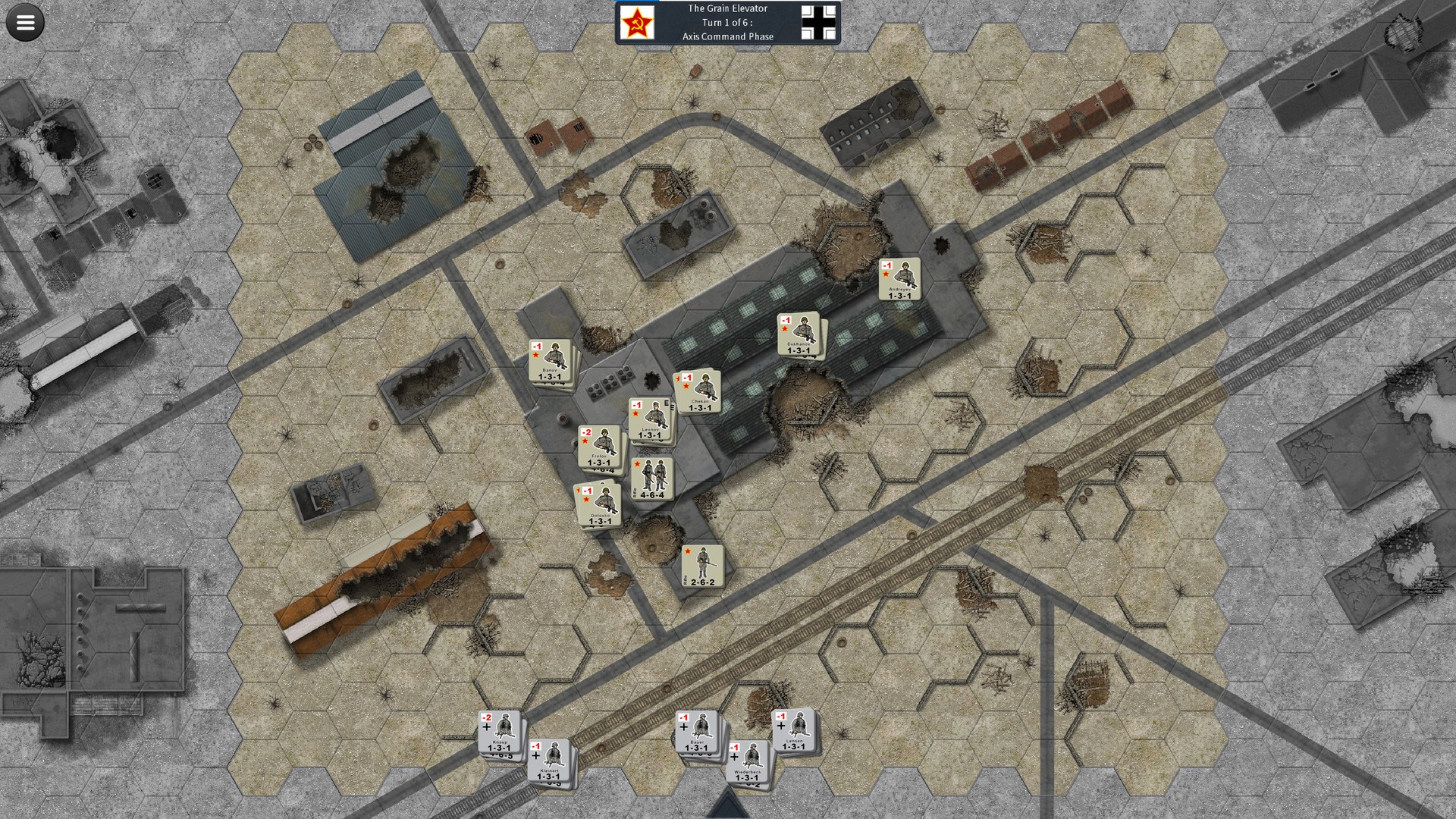This screenshot has width=1456, height=819.
Task: Select the German leader Bauer stack
Action: click(x=696, y=733)
